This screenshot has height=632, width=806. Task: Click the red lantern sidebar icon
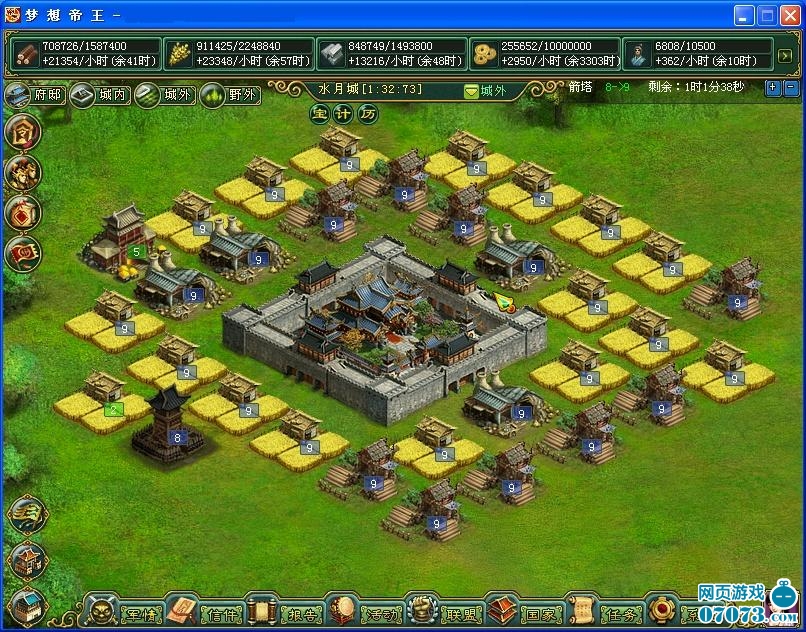(x=24, y=213)
